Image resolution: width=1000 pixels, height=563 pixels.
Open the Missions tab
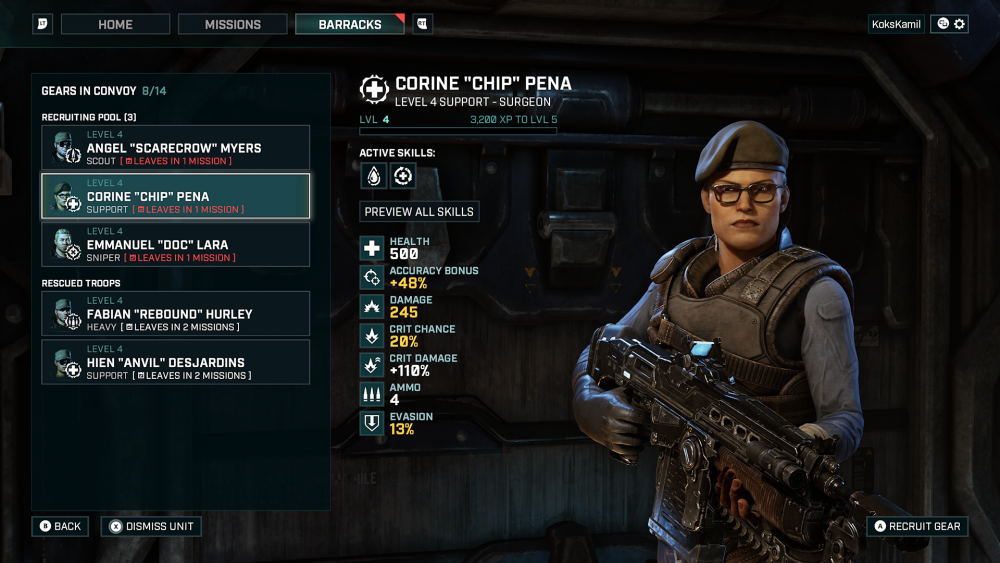[x=233, y=24]
